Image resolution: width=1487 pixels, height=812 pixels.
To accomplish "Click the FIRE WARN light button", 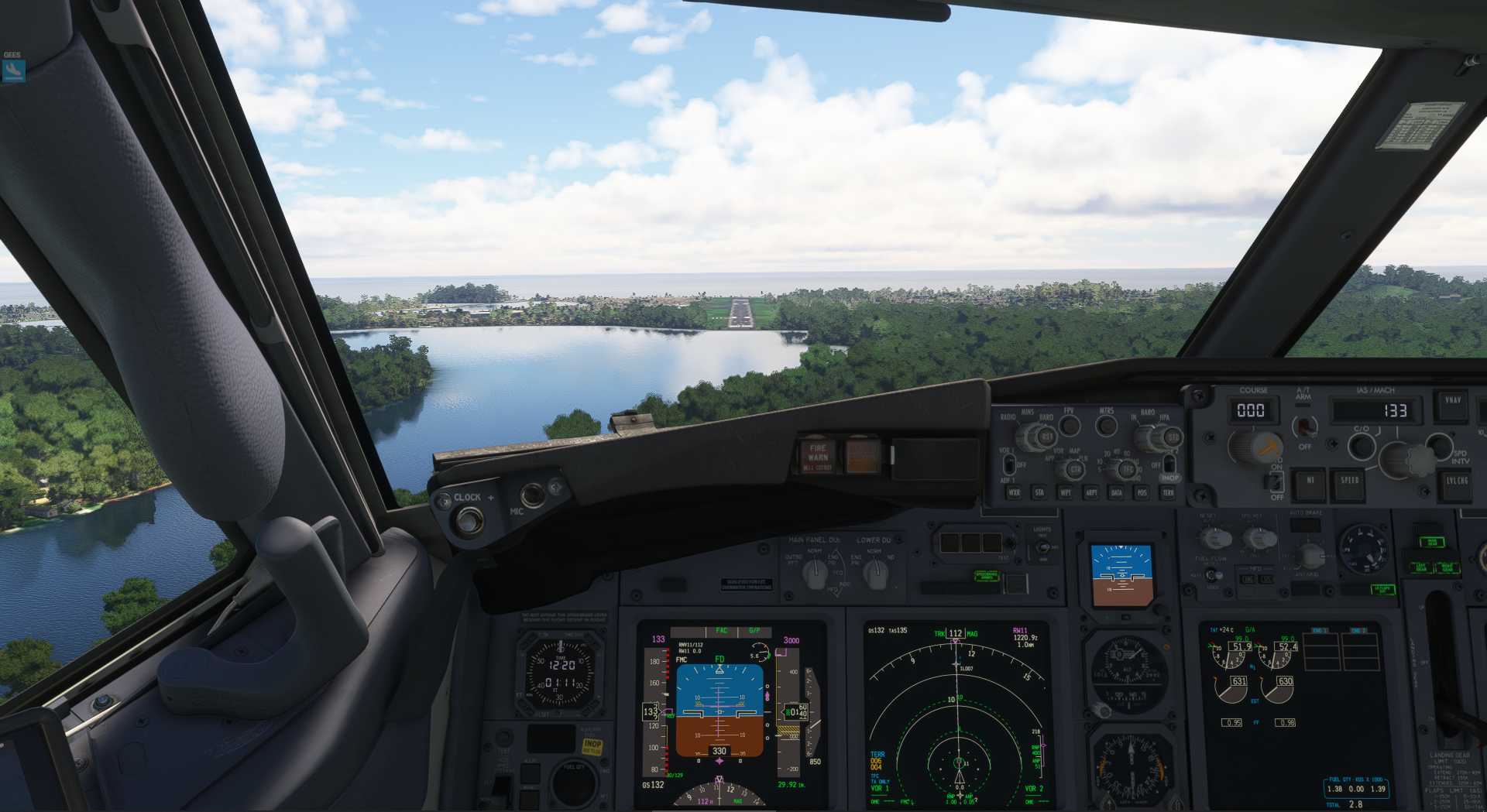I will coord(818,456).
